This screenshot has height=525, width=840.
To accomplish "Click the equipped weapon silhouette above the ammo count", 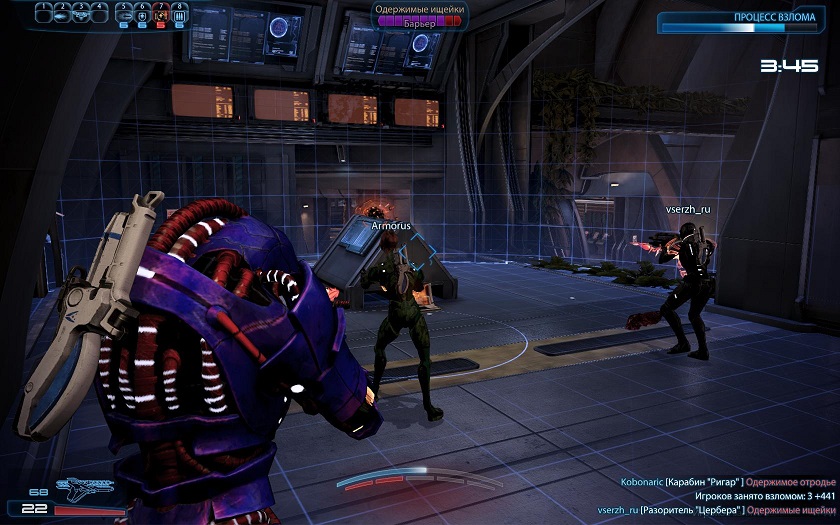I will click(x=86, y=488).
